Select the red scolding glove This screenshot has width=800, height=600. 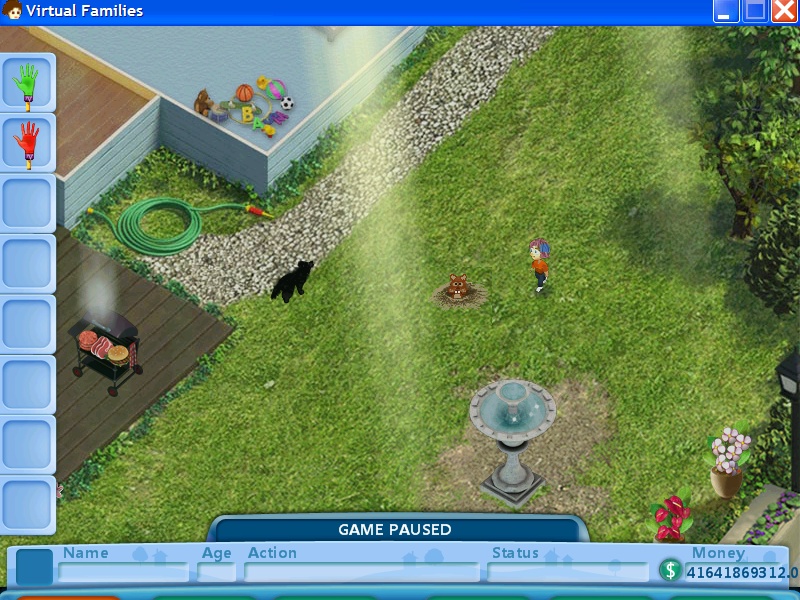pos(27,143)
